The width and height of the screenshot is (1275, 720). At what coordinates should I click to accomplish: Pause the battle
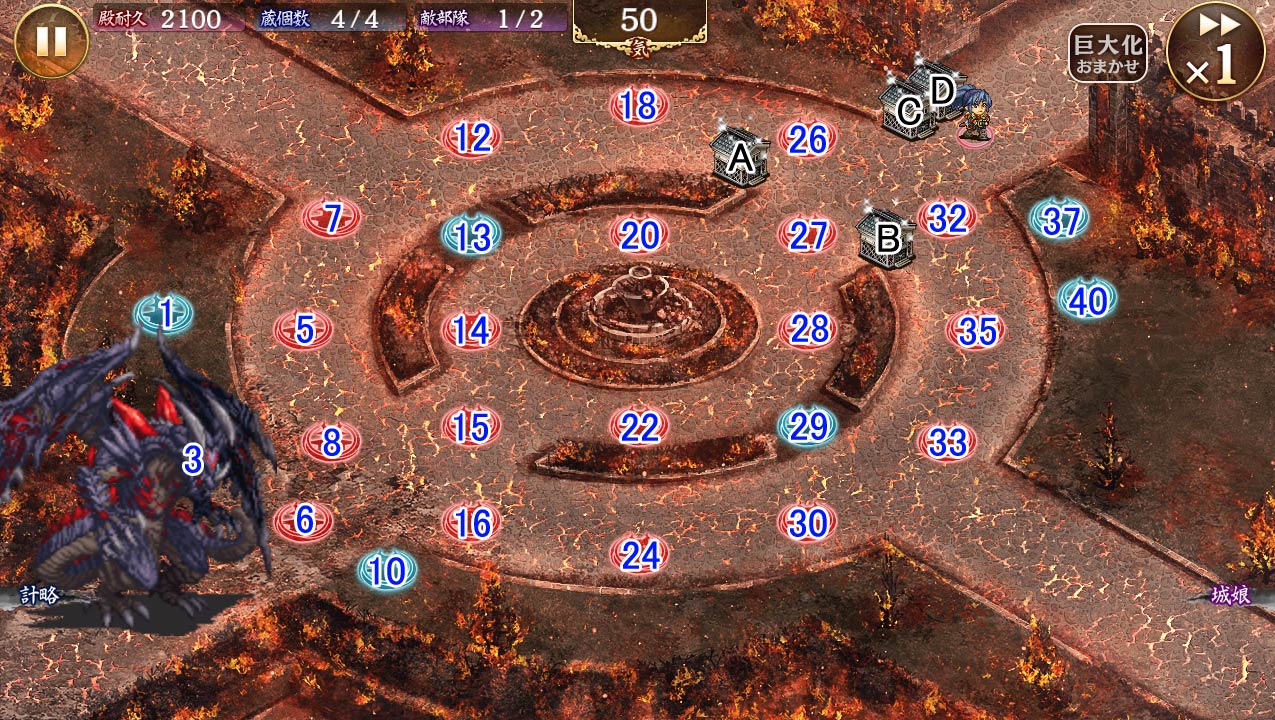tap(51, 41)
